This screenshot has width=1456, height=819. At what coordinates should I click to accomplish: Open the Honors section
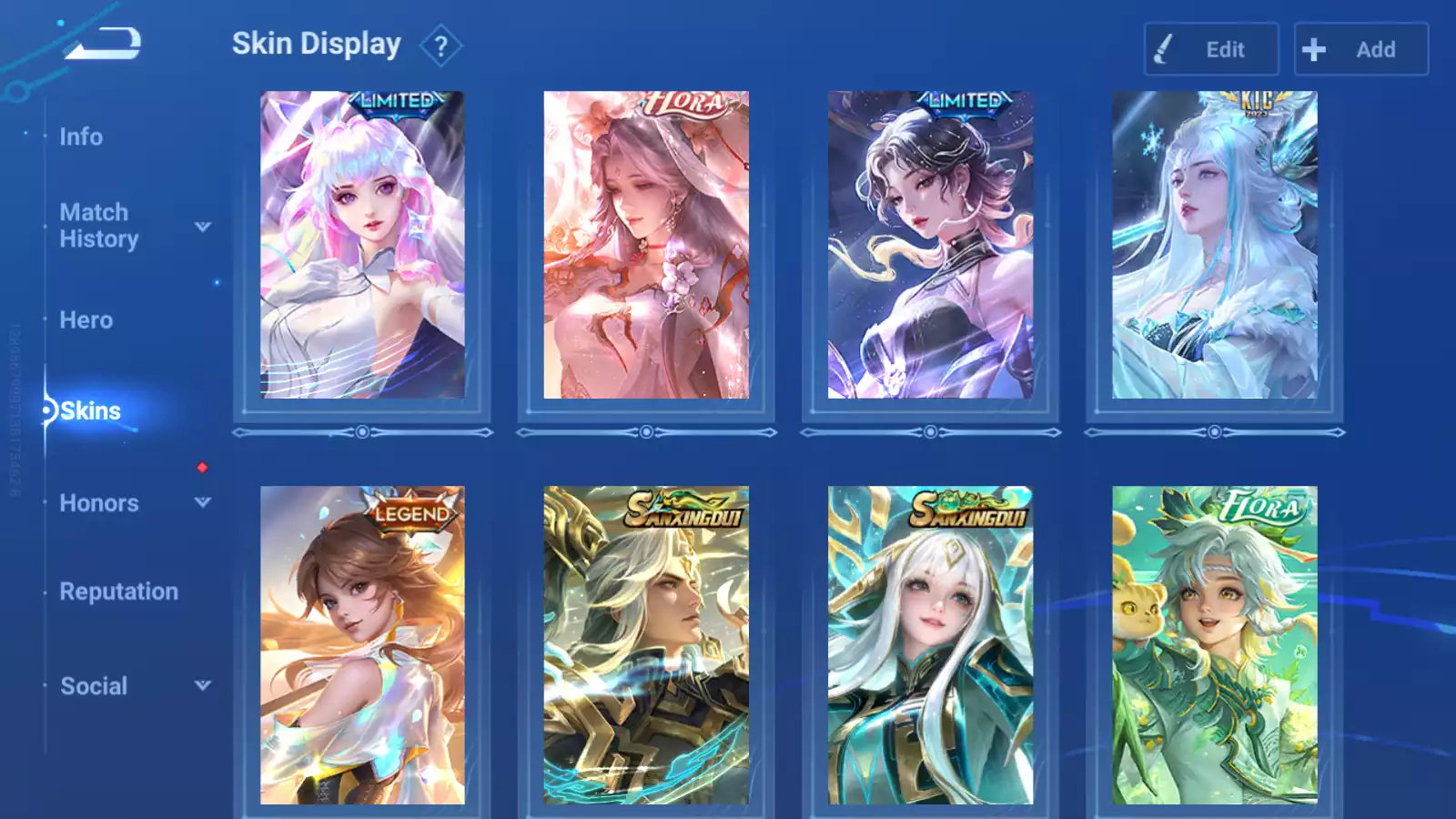[99, 503]
